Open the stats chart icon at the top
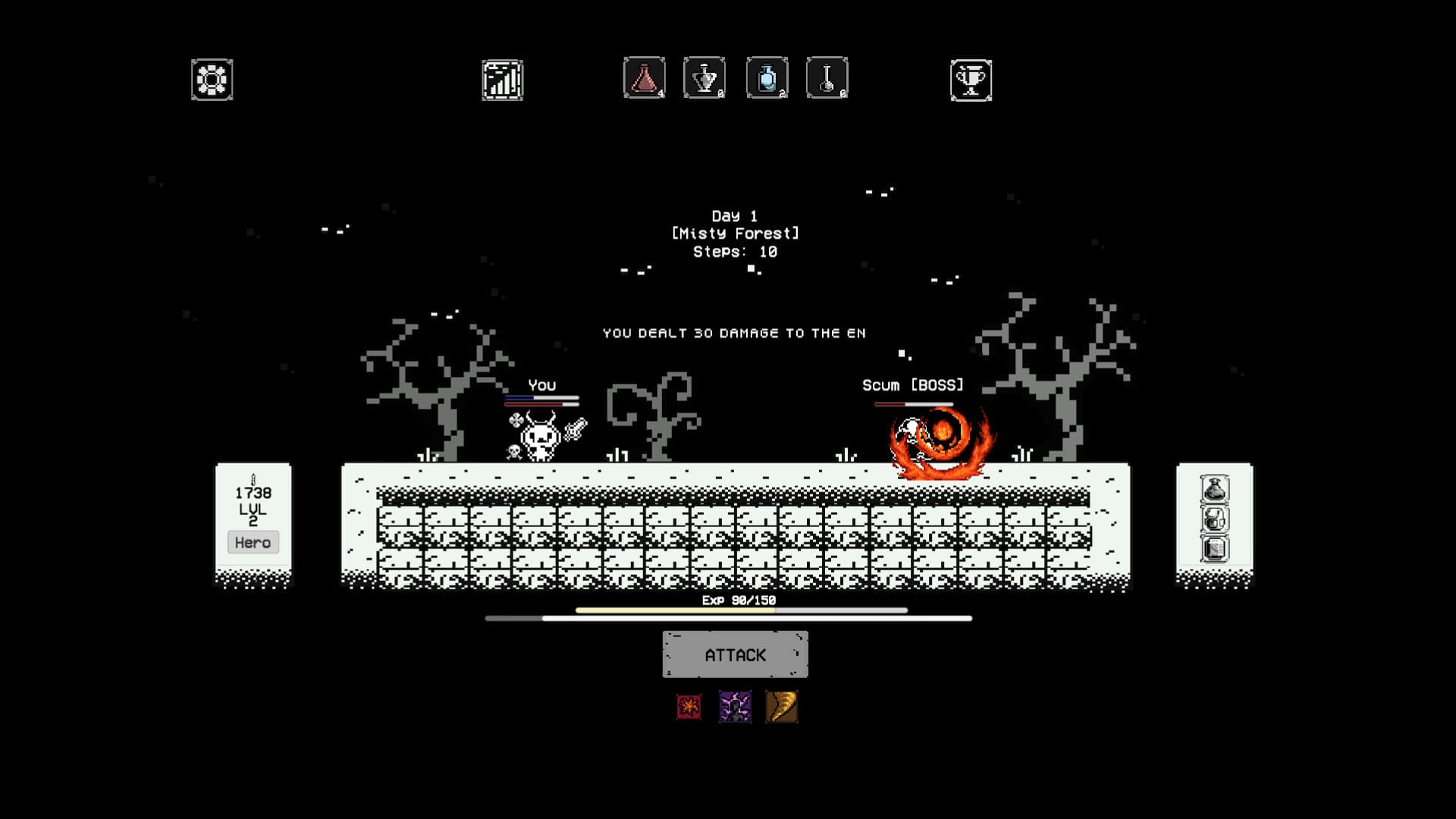This screenshot has height=819, width=1456. (503, 79)
